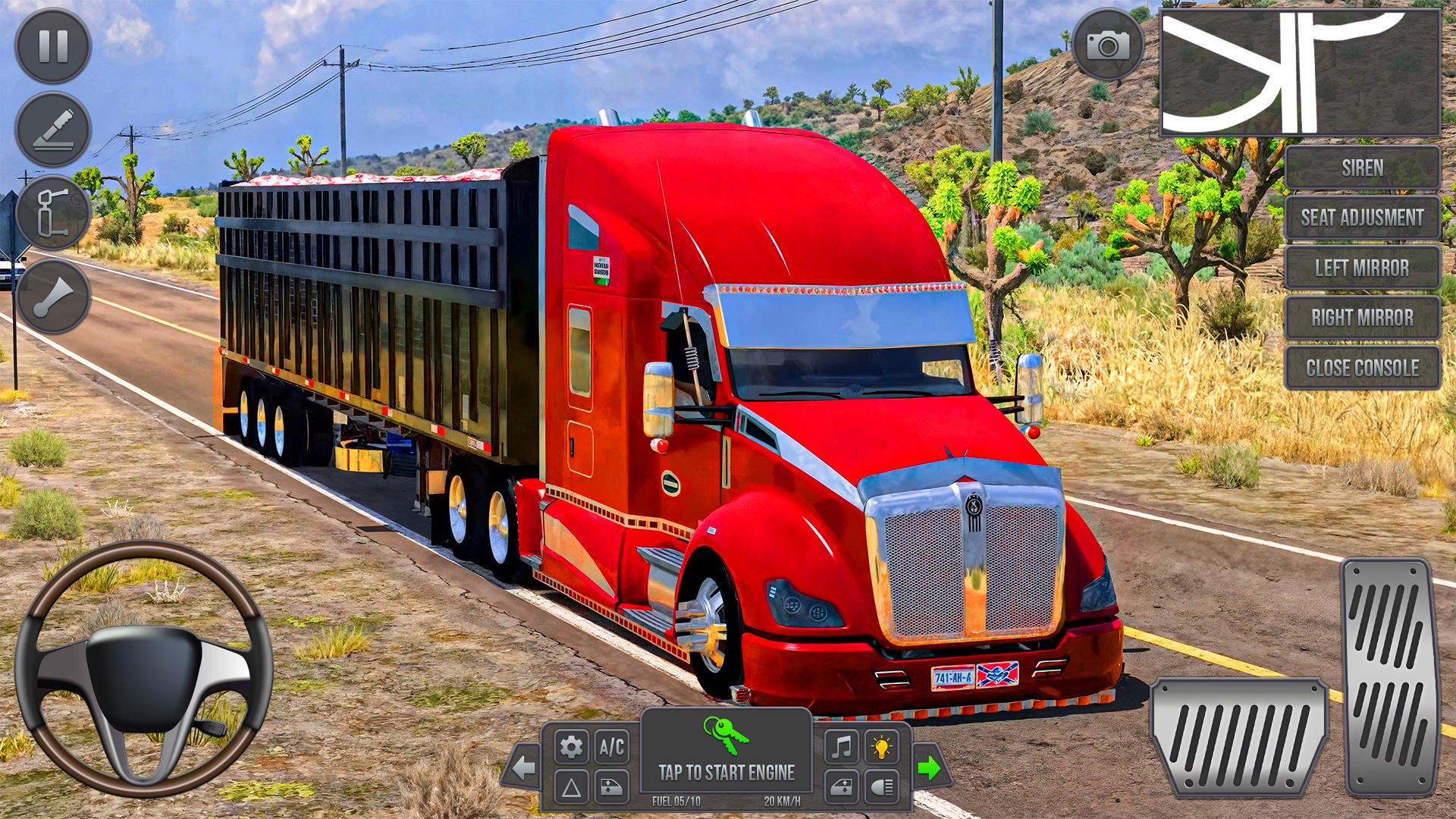Open the music player icon
Image resolution: width=1456 pixels, height=819 pixels.
(843, 746)
